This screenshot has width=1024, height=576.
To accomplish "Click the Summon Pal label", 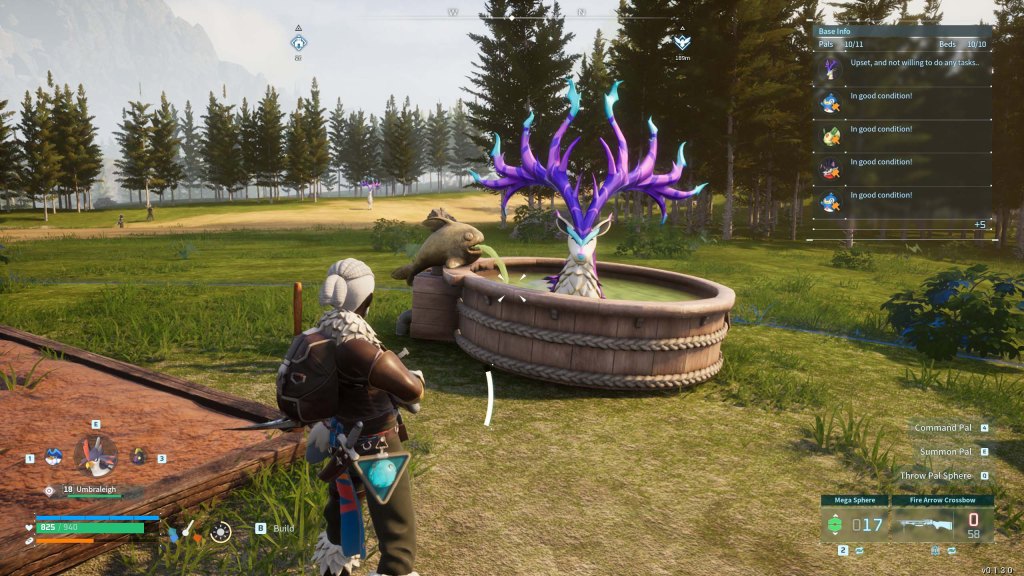I will pyautogui.click(x=945, y=452).
